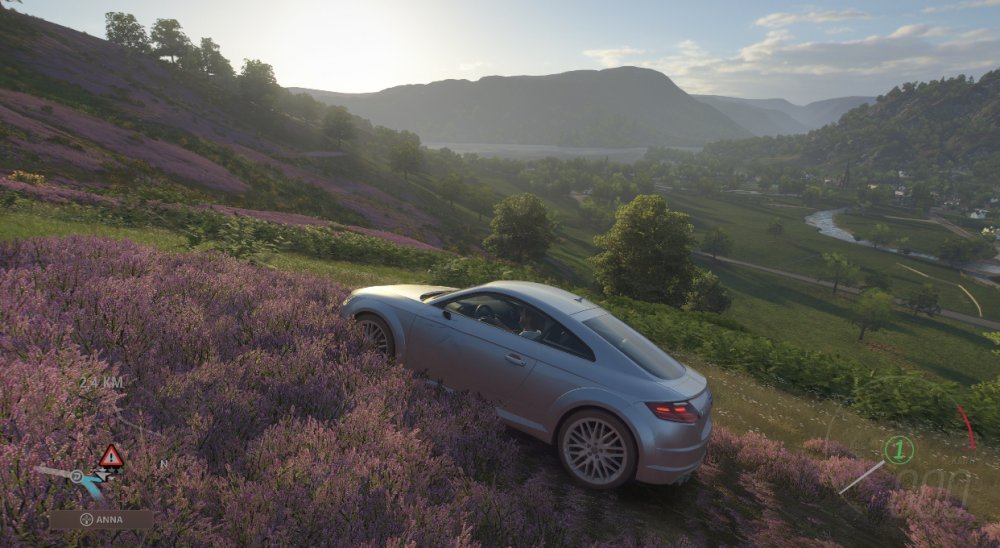Viewport: 1000px width, 548px height.
Task: Click the green gear indicator on the tachometer
Action: pos(899,450)
